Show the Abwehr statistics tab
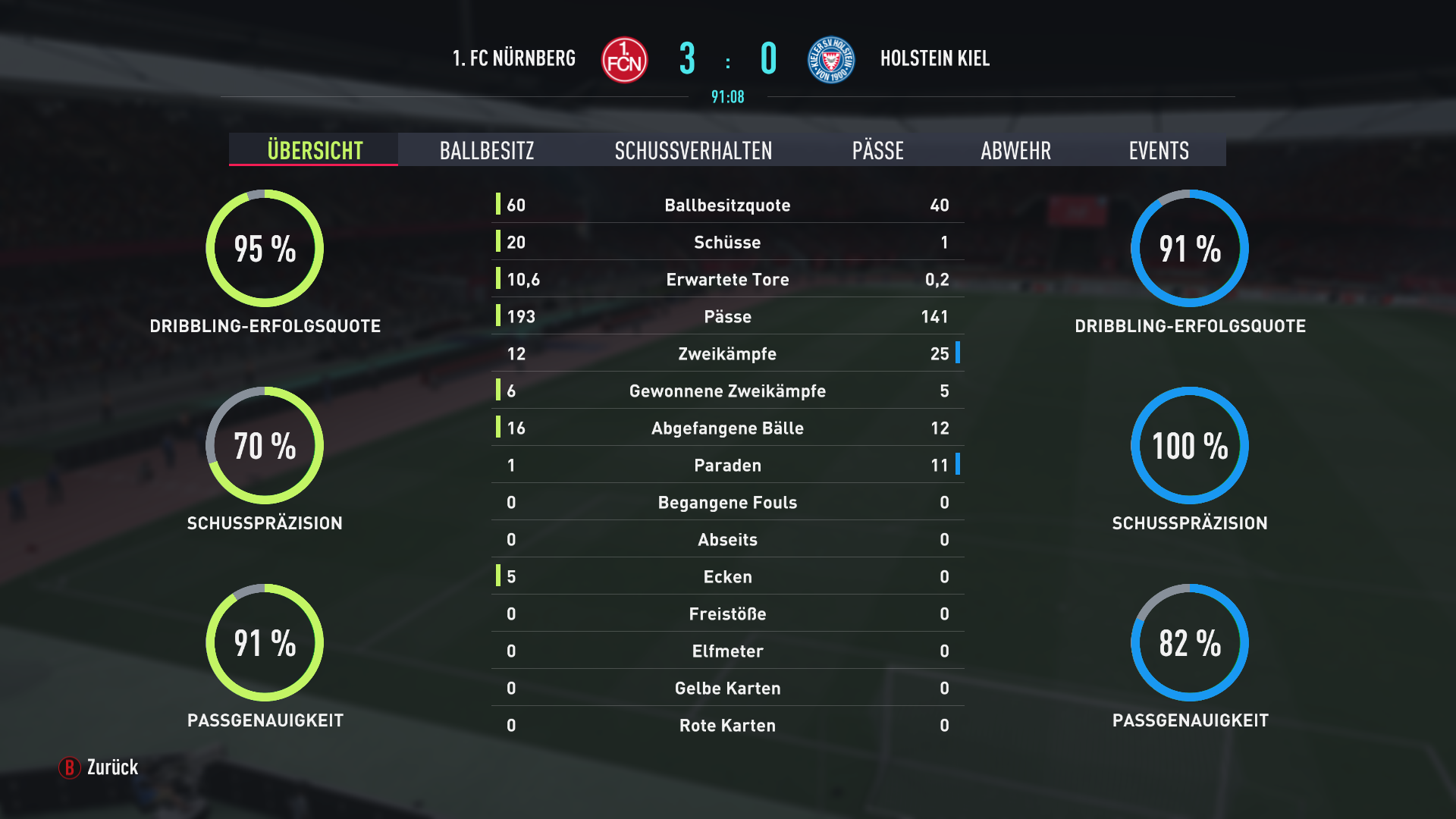The image size is (1456, 819). tap(1015, 150)
